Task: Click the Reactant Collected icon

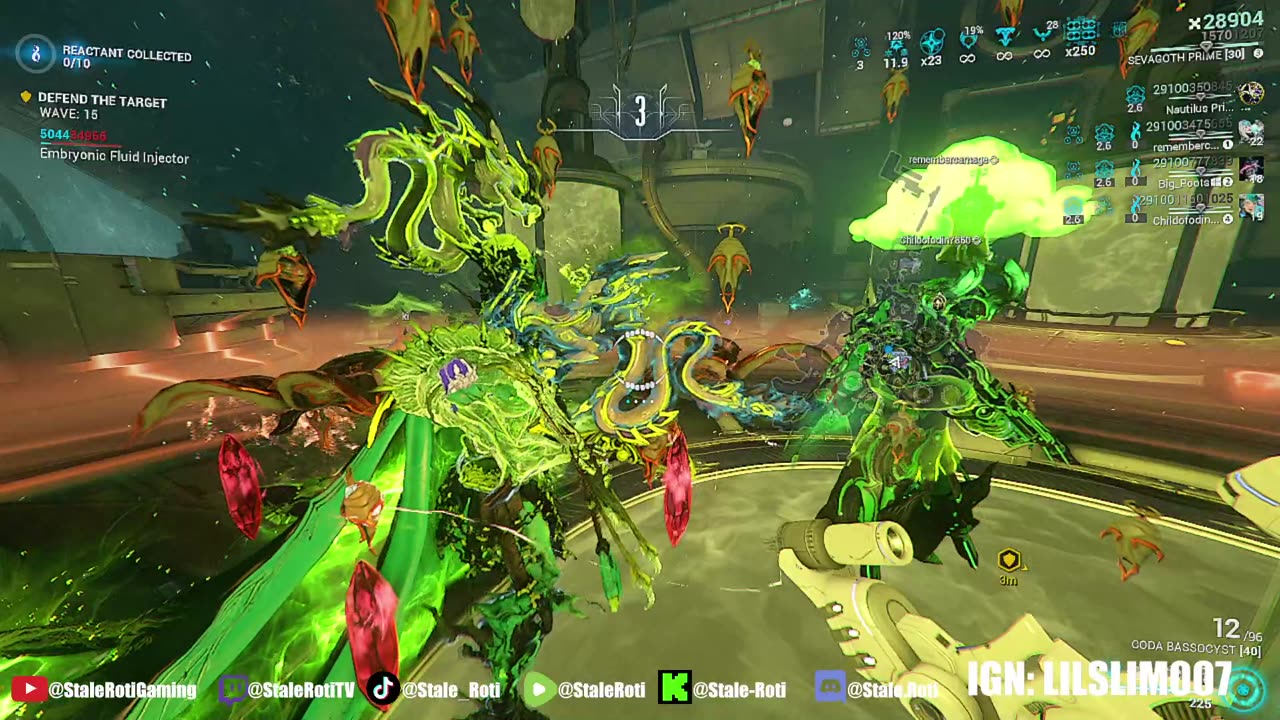Action: 36,54
